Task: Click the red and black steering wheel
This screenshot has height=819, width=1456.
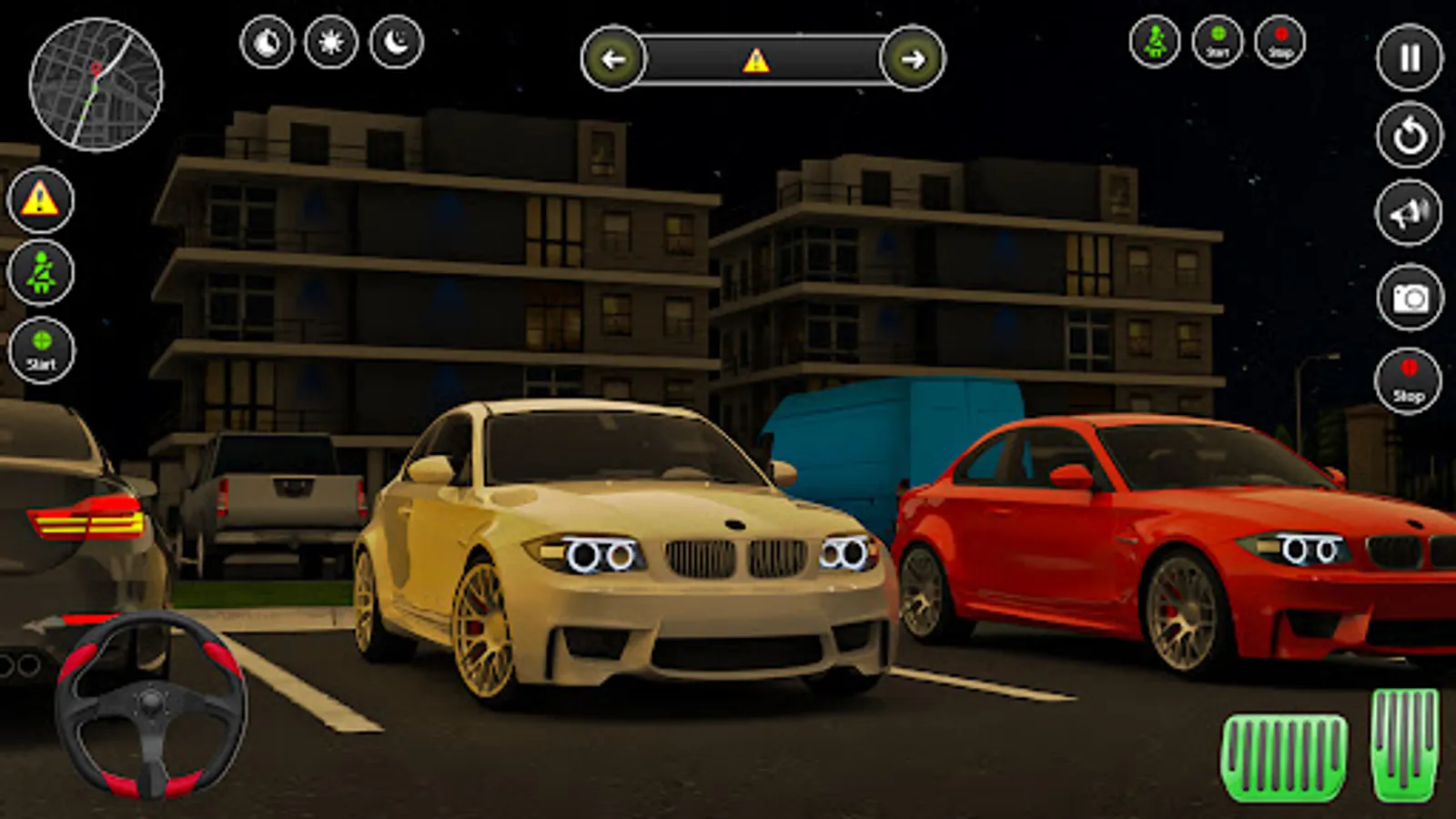Action: pos(151,705)
